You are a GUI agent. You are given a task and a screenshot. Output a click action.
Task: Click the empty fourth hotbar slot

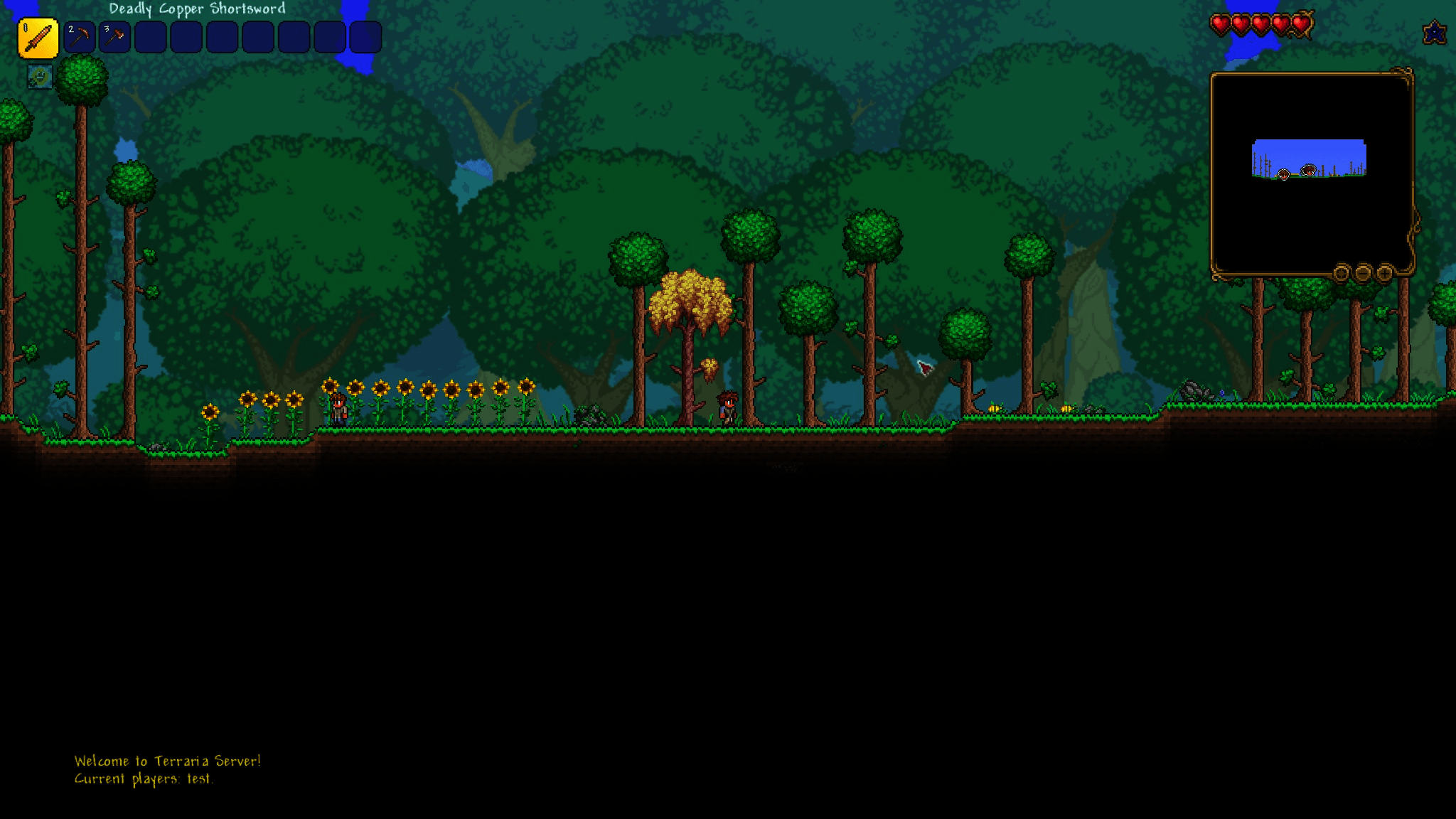(151, 36)
